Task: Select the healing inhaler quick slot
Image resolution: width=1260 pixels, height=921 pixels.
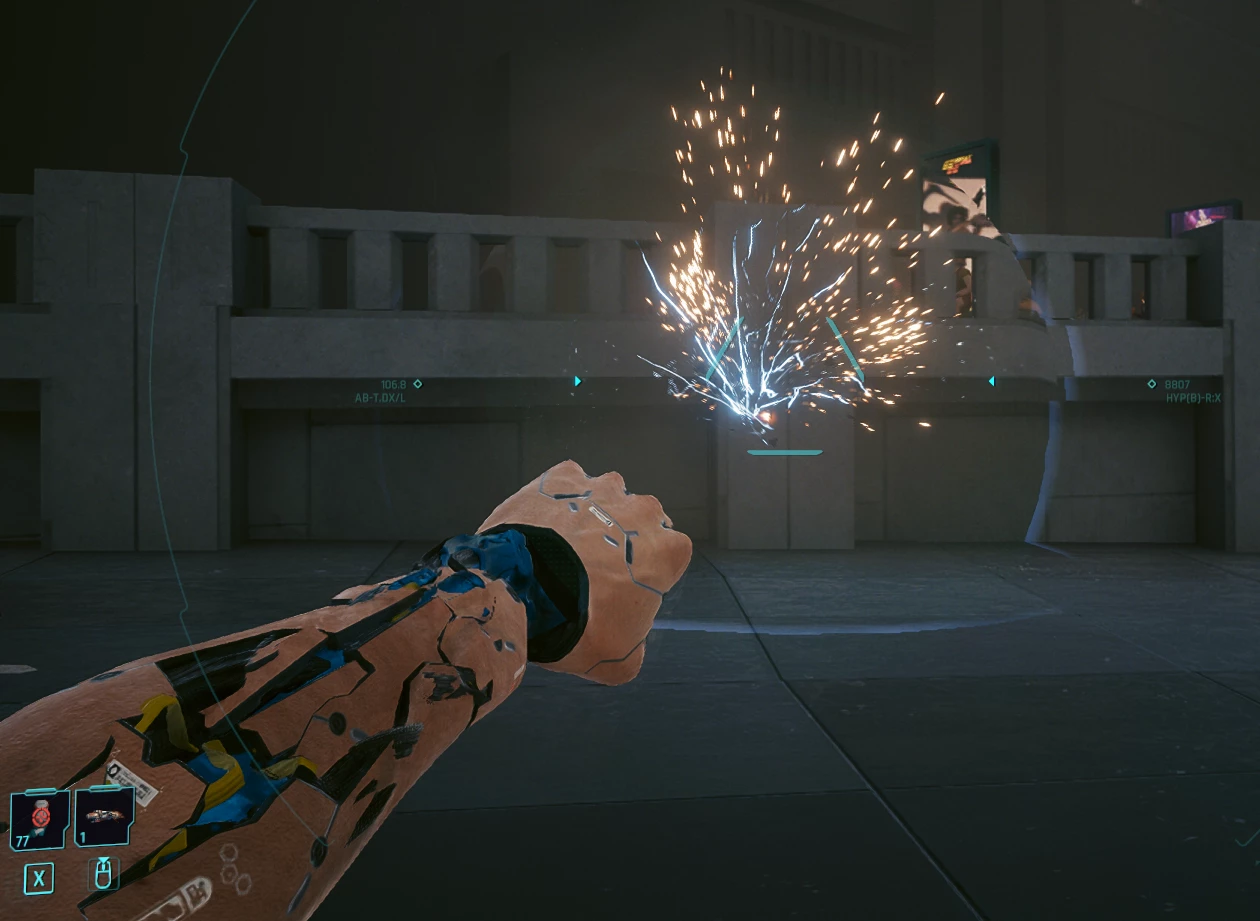Action: pyautogui.click(x=40, y=820)
